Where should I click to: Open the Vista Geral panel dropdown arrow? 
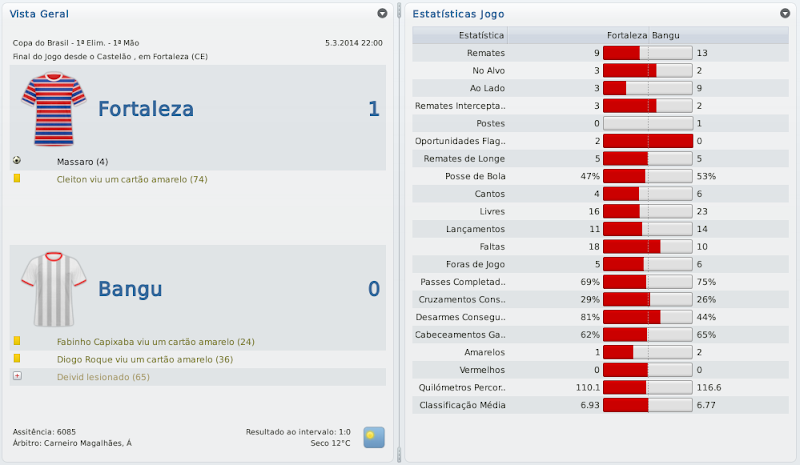pos(382,14)
